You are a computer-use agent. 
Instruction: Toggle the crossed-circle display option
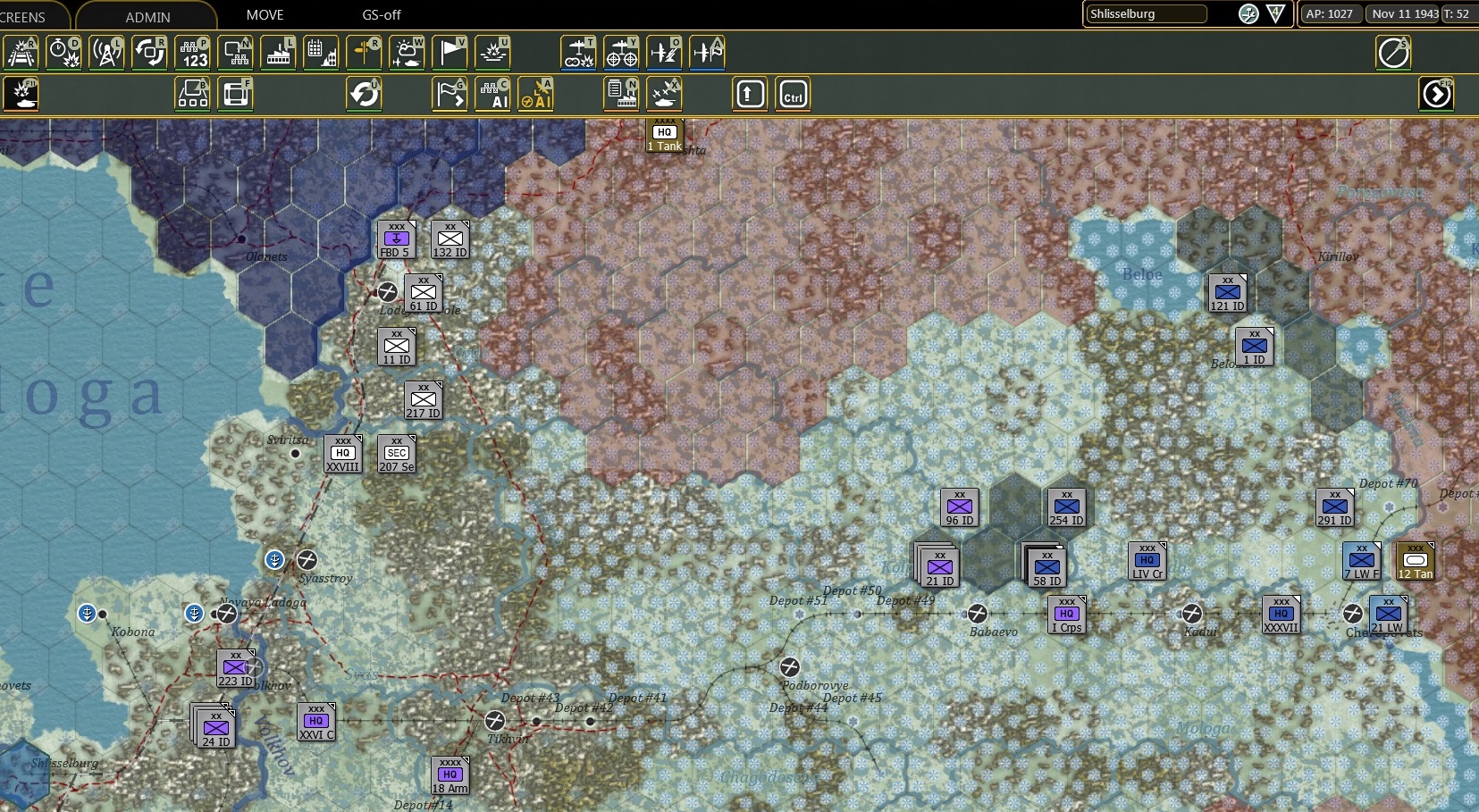1394,53
